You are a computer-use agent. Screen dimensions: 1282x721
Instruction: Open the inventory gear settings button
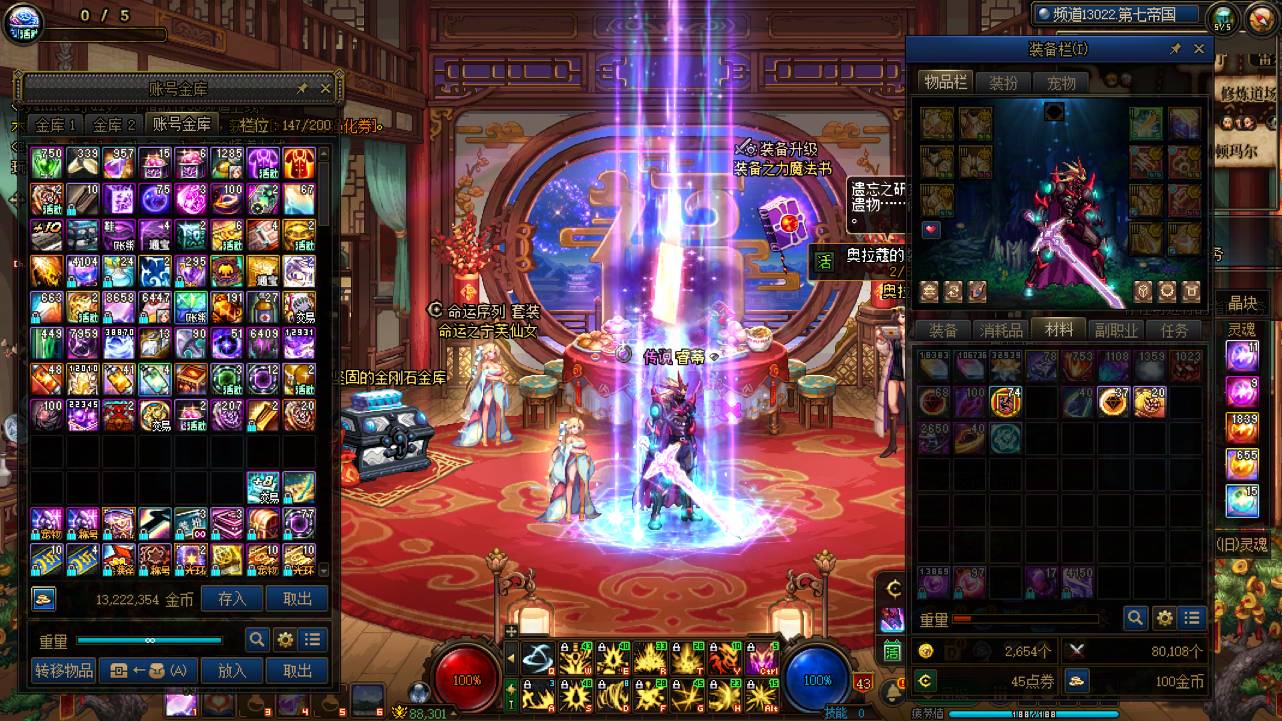click(1164, 618)
